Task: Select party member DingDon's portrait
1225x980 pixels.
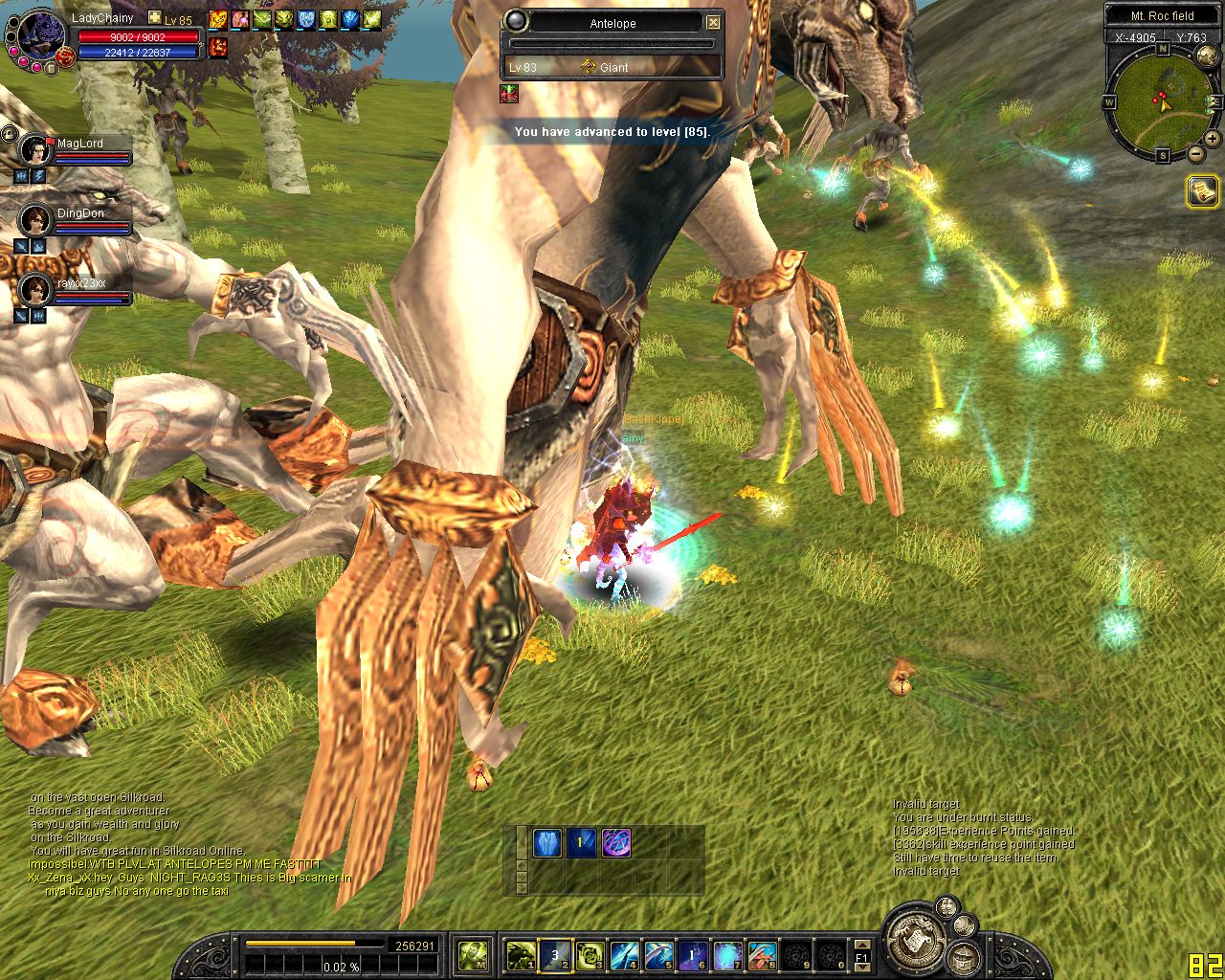Action: 35,220
